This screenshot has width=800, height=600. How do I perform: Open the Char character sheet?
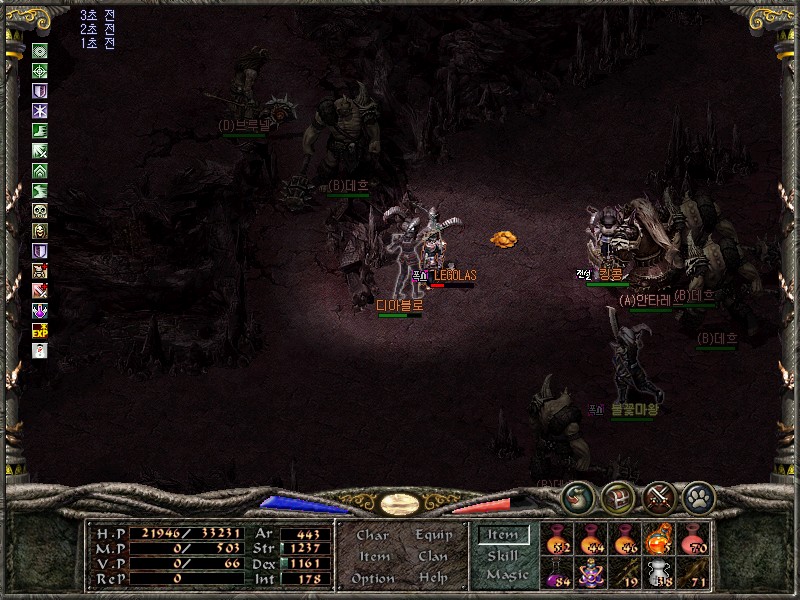click(372, 535)
